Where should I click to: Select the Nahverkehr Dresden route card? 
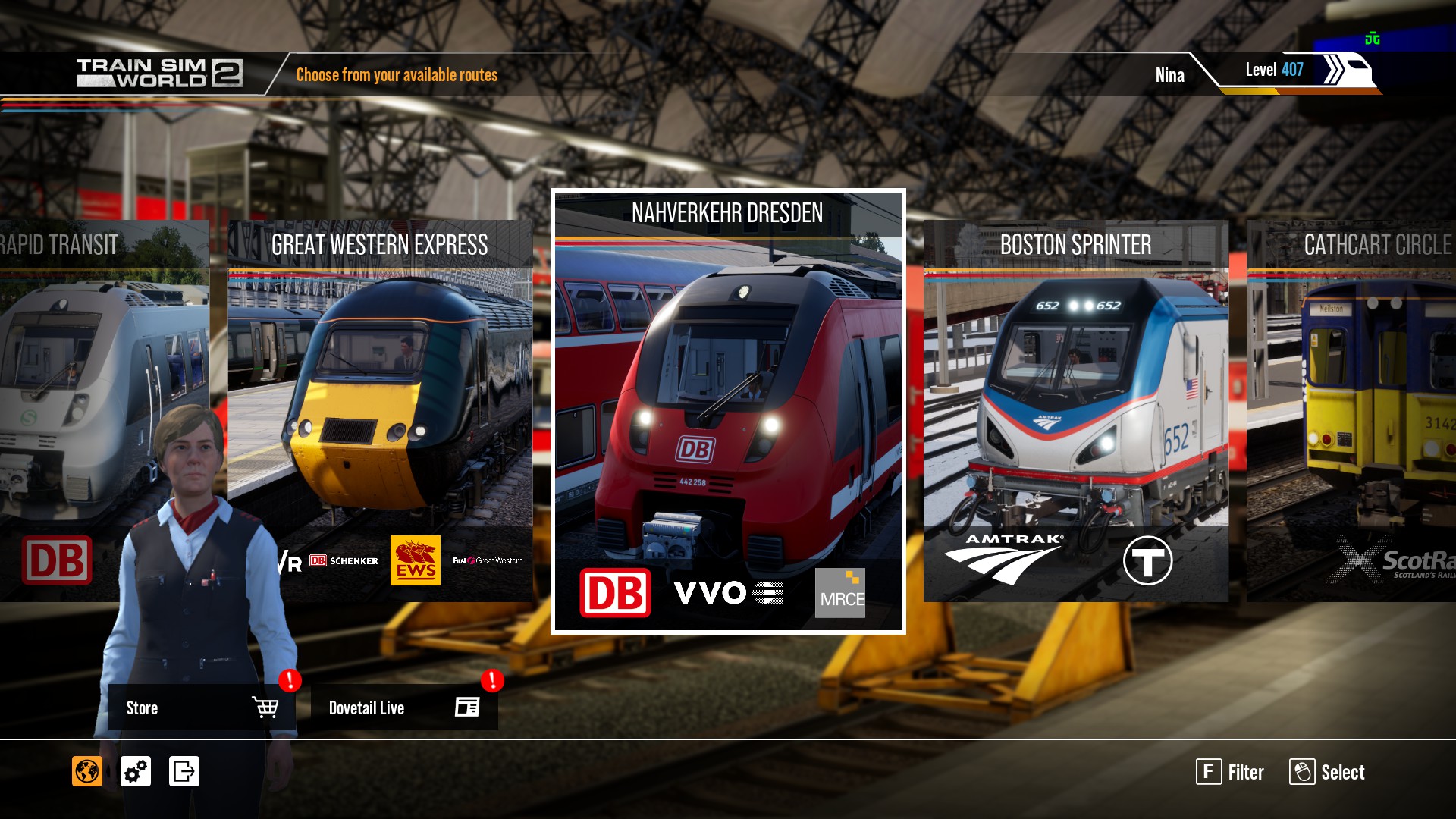(x=728, y=410)
